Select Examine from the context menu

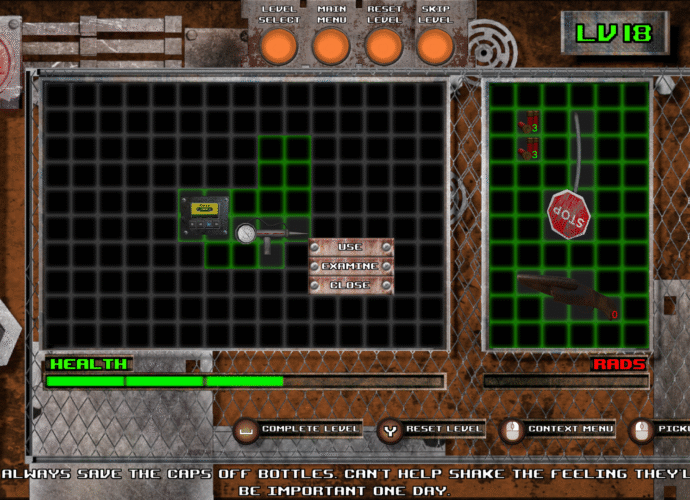tap(350, 266)
